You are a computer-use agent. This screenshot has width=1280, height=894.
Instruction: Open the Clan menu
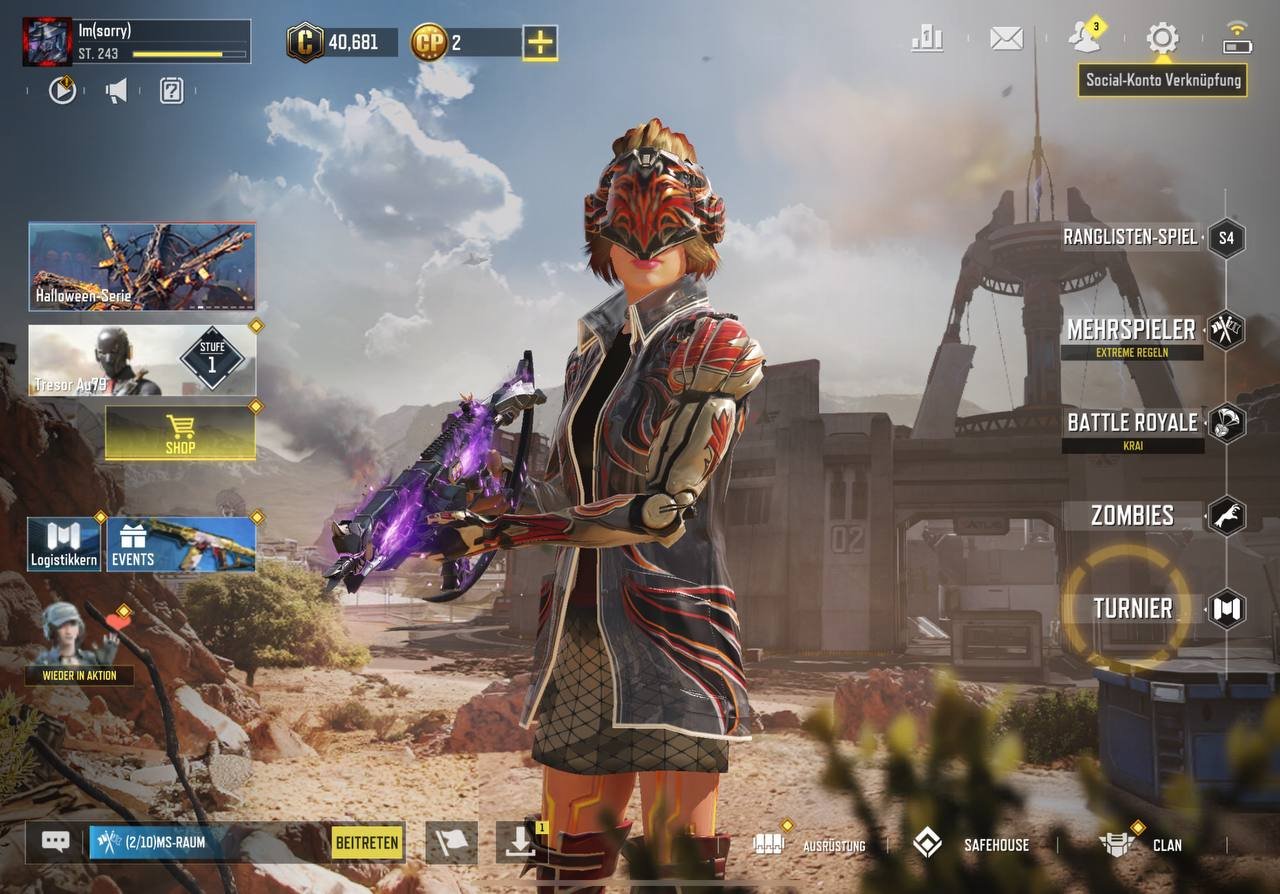coord(1140,844)
